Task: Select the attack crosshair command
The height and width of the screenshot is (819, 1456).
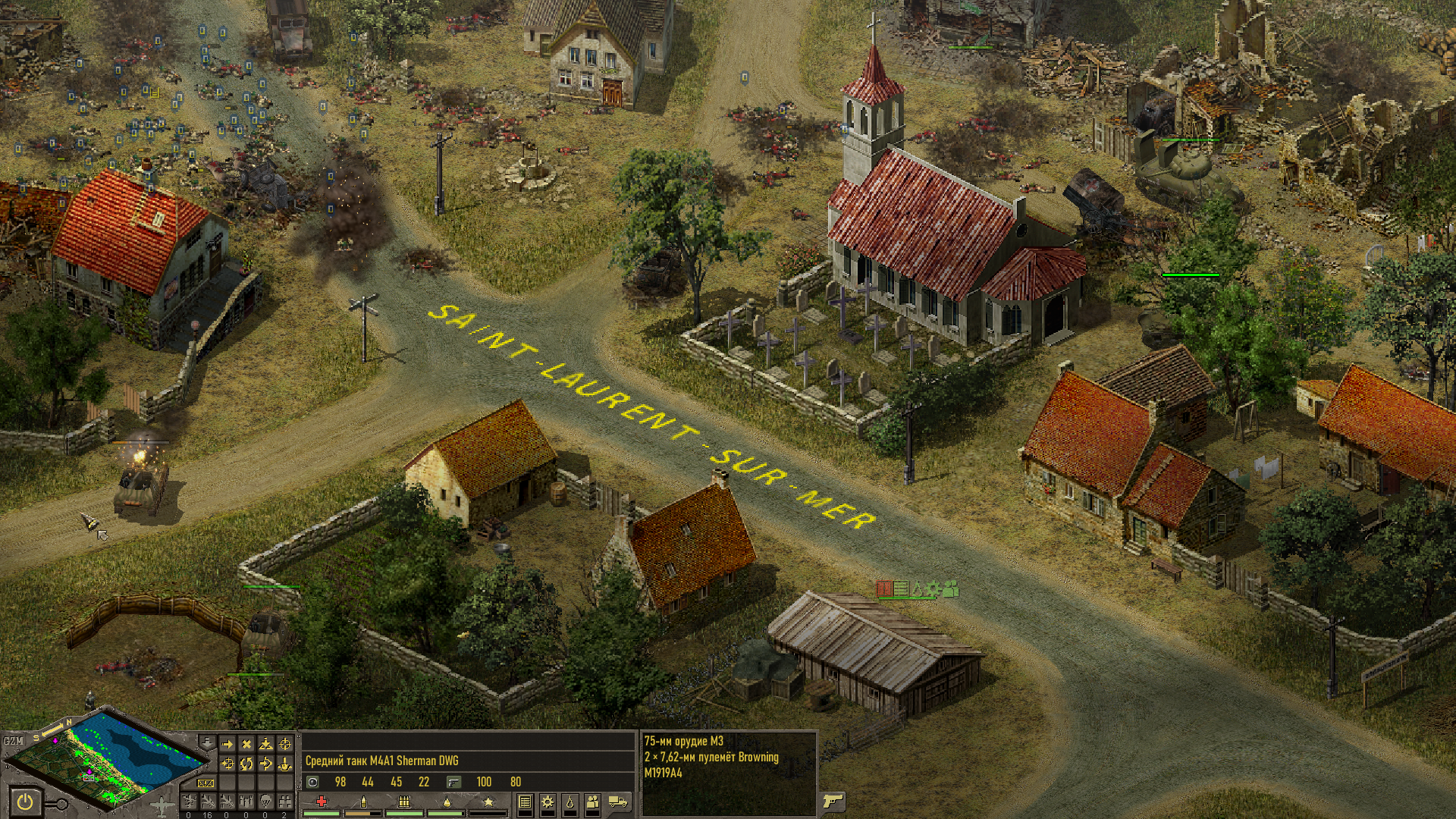Action: [x=285, y=744]
